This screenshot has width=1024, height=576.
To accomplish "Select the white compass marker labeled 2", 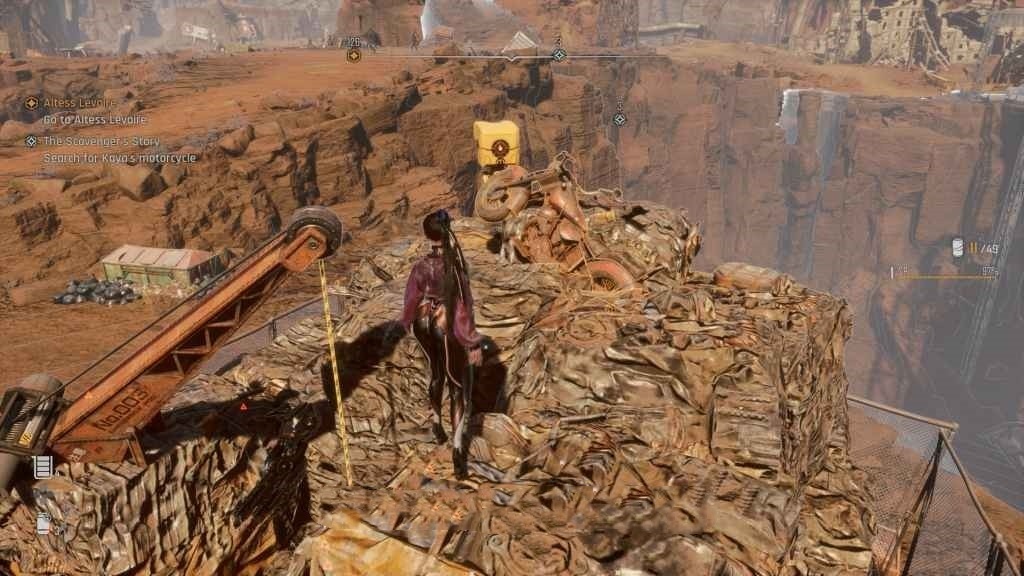I will [x=559, y=54].
